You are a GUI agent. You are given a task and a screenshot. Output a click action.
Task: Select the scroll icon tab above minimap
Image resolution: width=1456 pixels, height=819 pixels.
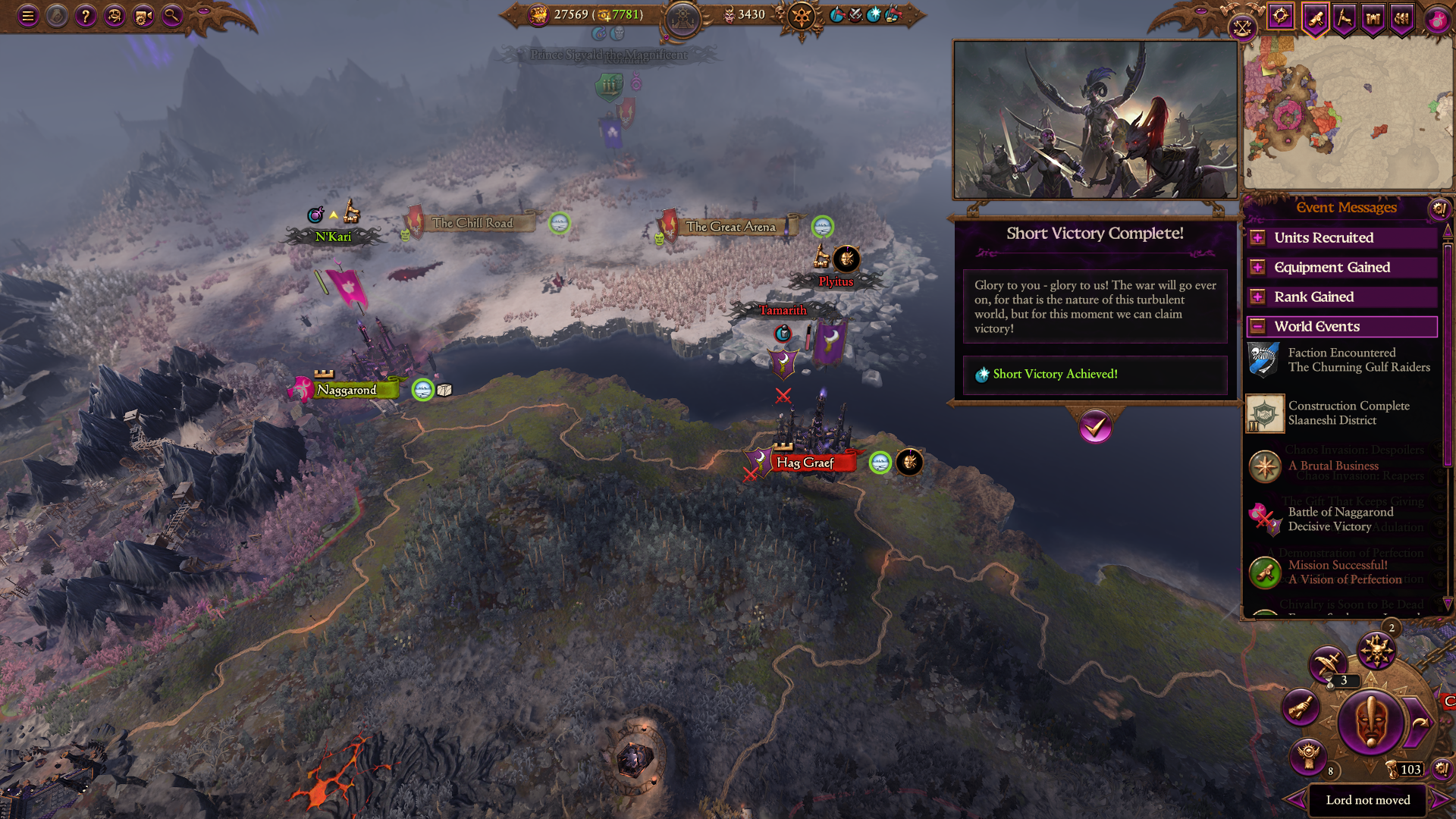(1316, 17)
